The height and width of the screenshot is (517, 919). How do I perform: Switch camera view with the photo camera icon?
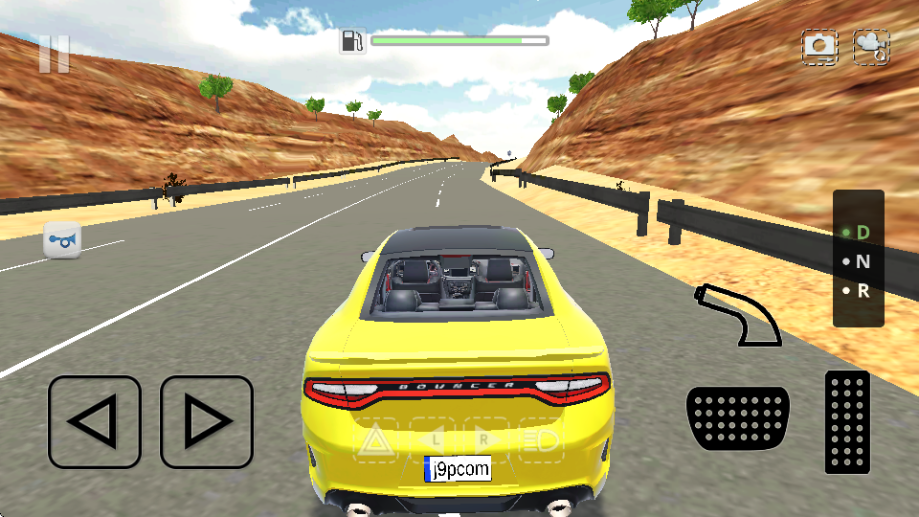pos(820,46)
